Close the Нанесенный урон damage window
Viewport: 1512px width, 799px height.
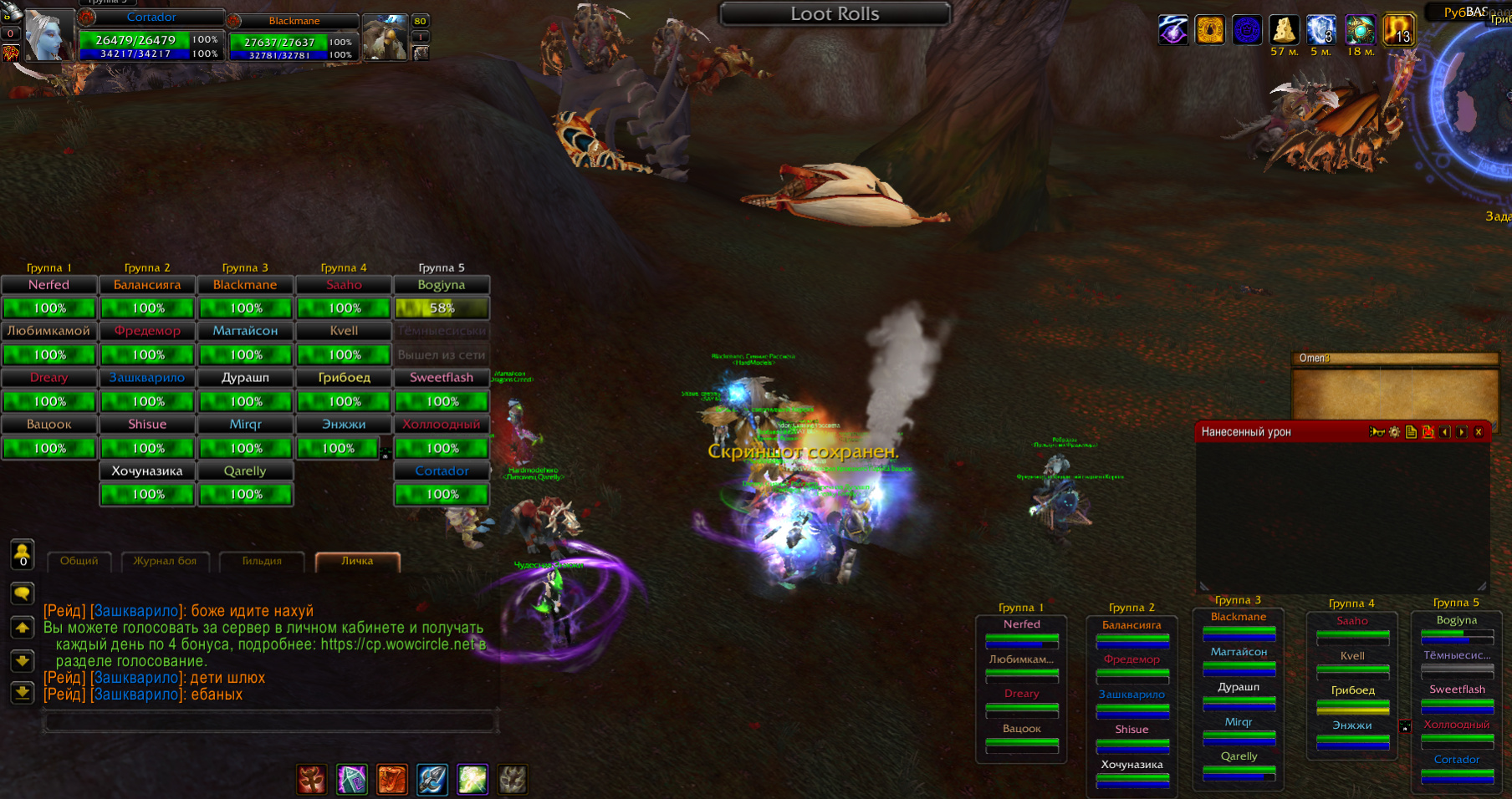click(x=1479, y=432)
